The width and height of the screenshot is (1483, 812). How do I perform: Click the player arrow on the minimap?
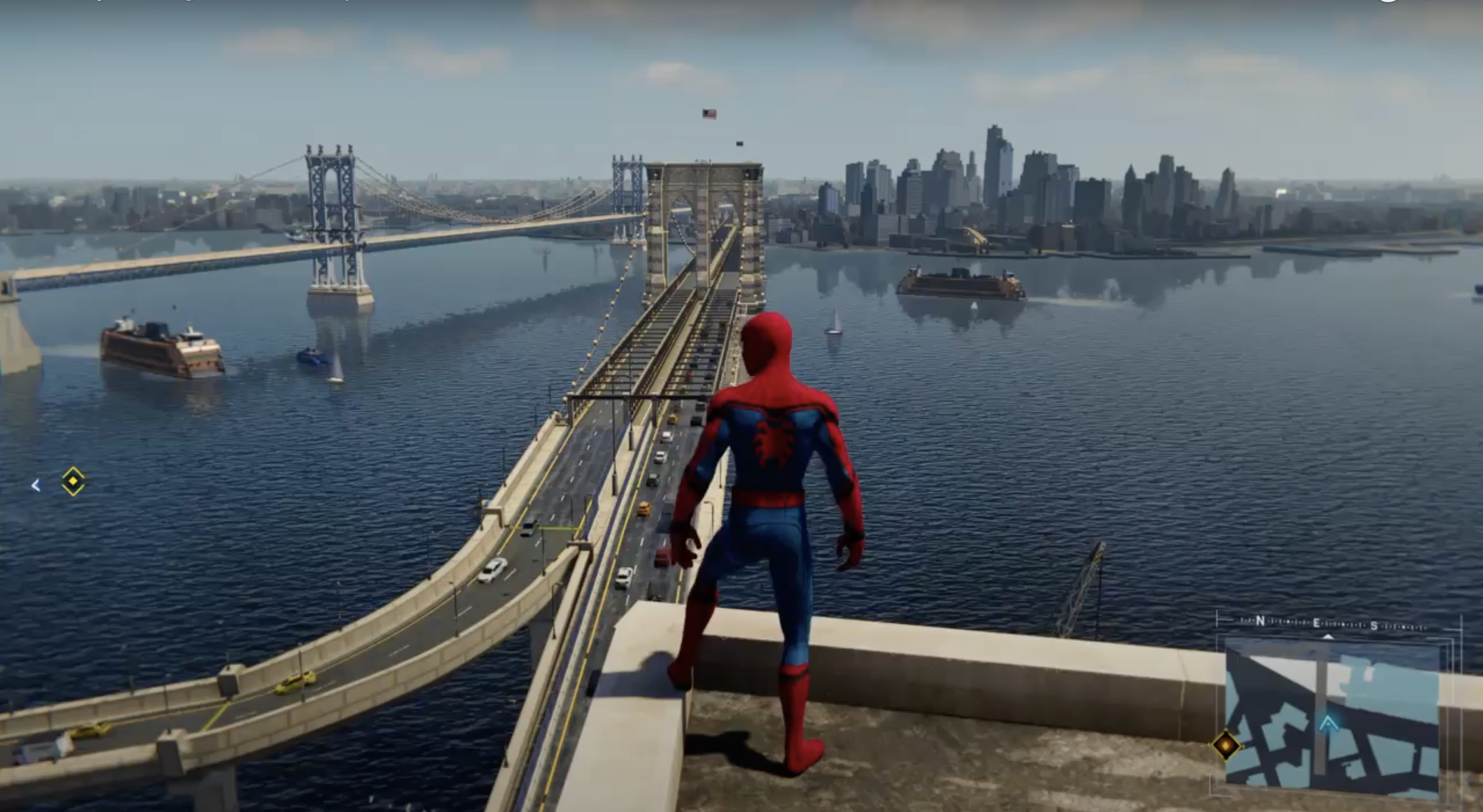point(1328,723)
